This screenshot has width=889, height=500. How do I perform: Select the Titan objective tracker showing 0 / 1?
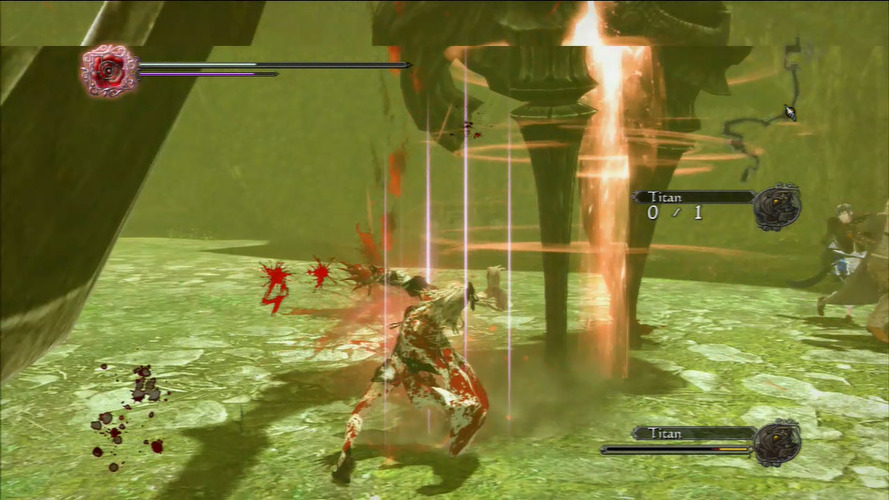692,205
